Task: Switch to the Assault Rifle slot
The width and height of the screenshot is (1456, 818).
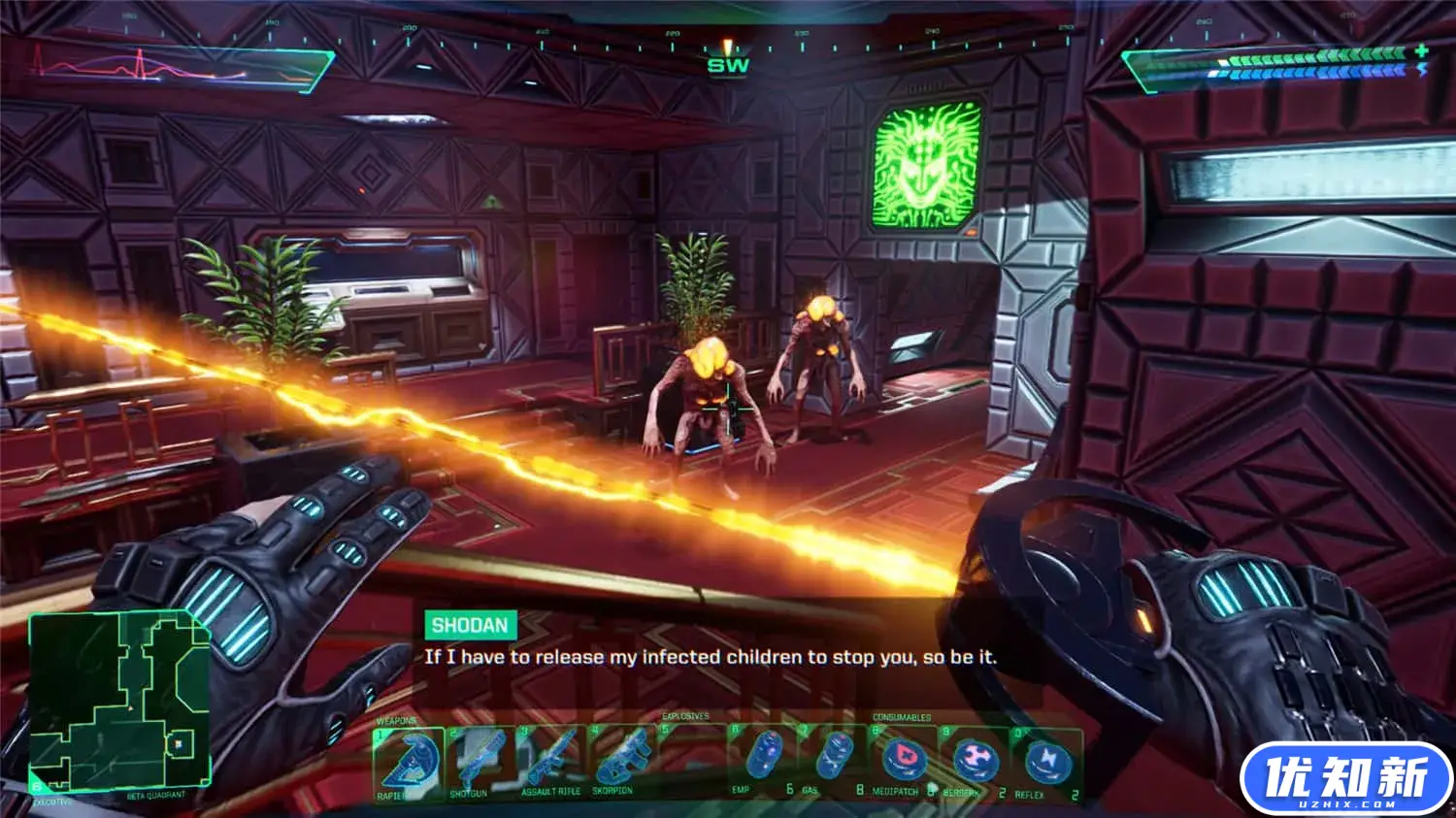Action: pos(551,762)
